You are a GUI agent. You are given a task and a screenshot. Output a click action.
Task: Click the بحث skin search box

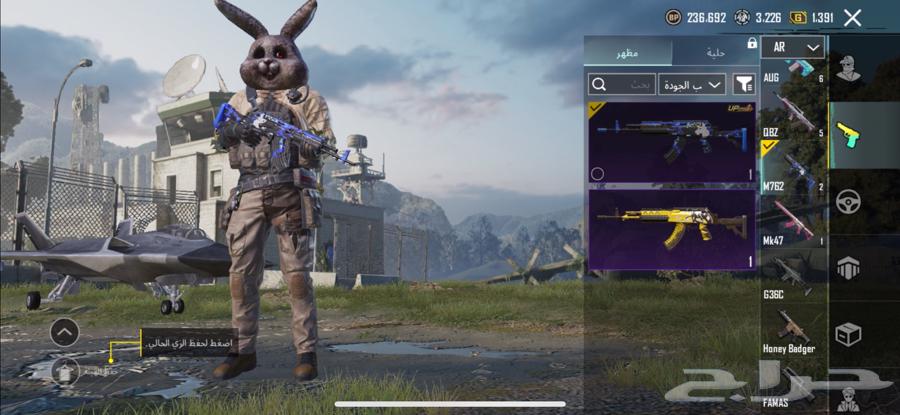point(622,84)
